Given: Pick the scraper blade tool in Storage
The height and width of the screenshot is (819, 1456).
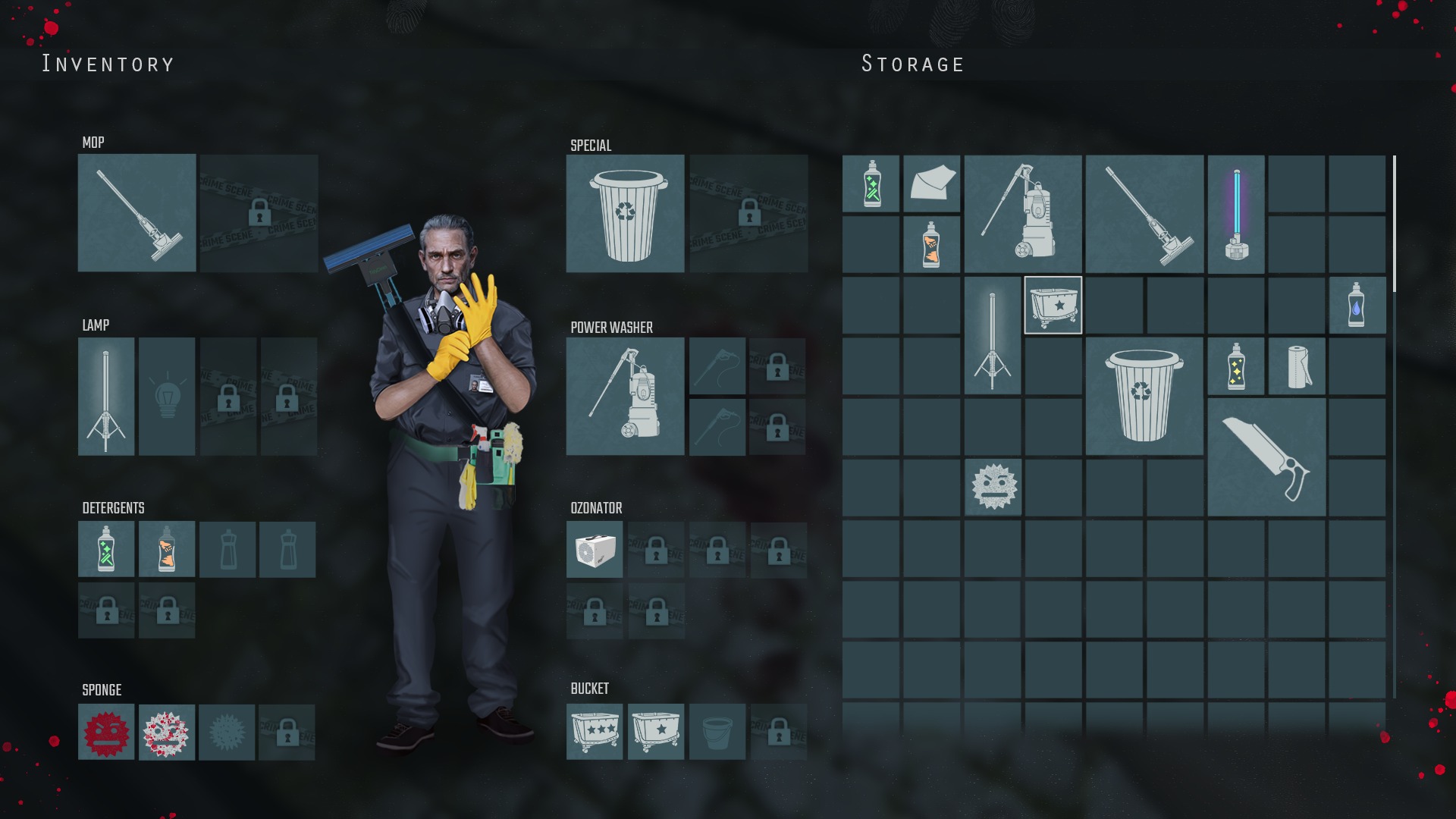Looking at the screenshot, I should pyautogui.click(x=1266, y=457).
